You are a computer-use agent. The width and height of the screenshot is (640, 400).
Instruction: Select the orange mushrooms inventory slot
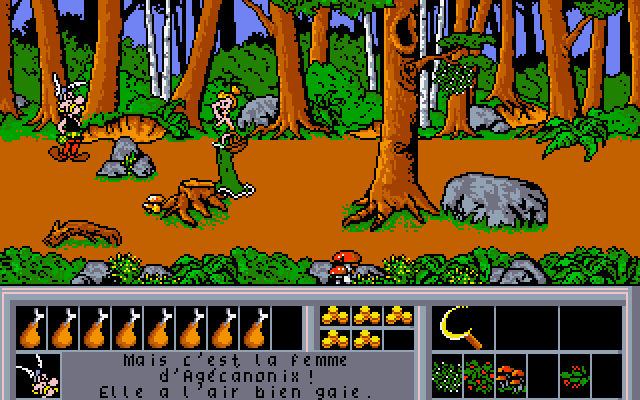(x=511, y=375)
